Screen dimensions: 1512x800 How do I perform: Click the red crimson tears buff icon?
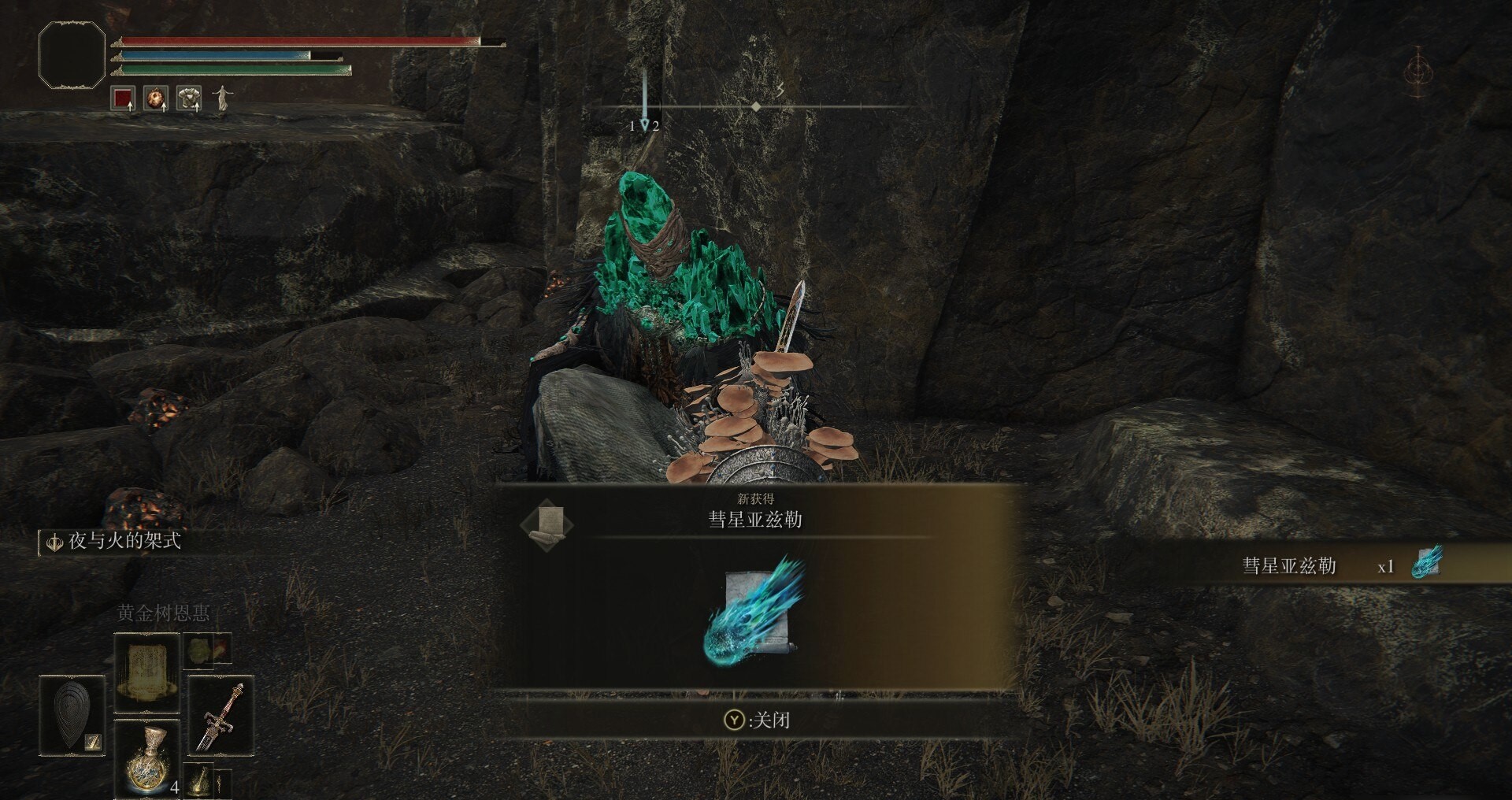pos(122,97)
